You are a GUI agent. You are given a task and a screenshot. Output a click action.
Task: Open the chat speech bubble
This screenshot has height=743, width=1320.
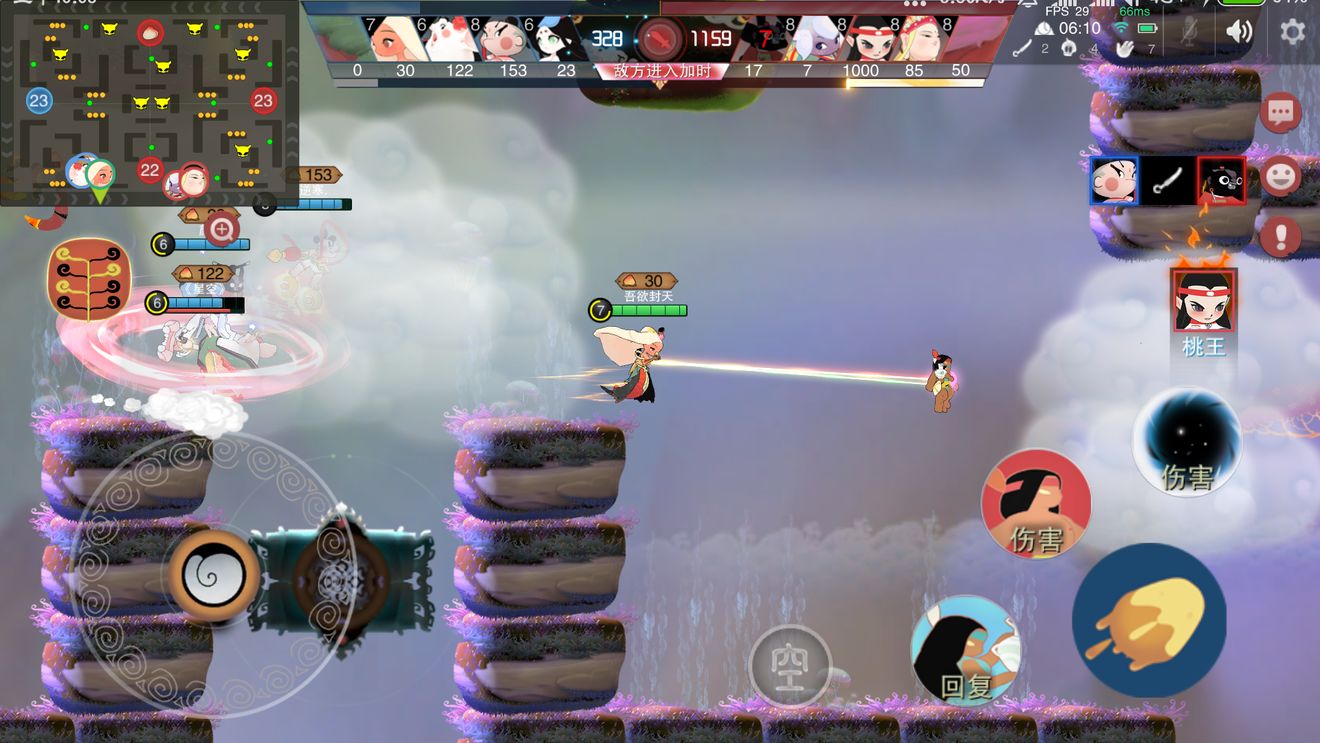pos(1281,112)
